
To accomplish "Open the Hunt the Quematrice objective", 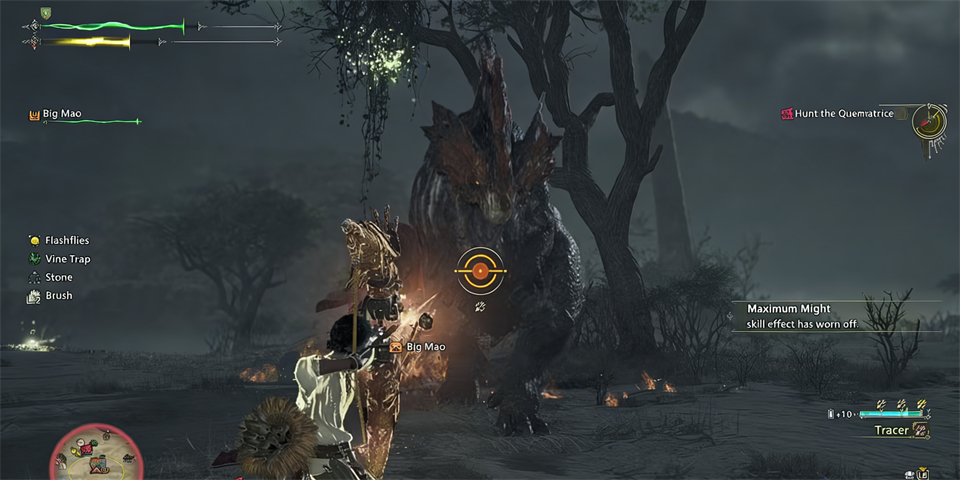I will (843, 114).
